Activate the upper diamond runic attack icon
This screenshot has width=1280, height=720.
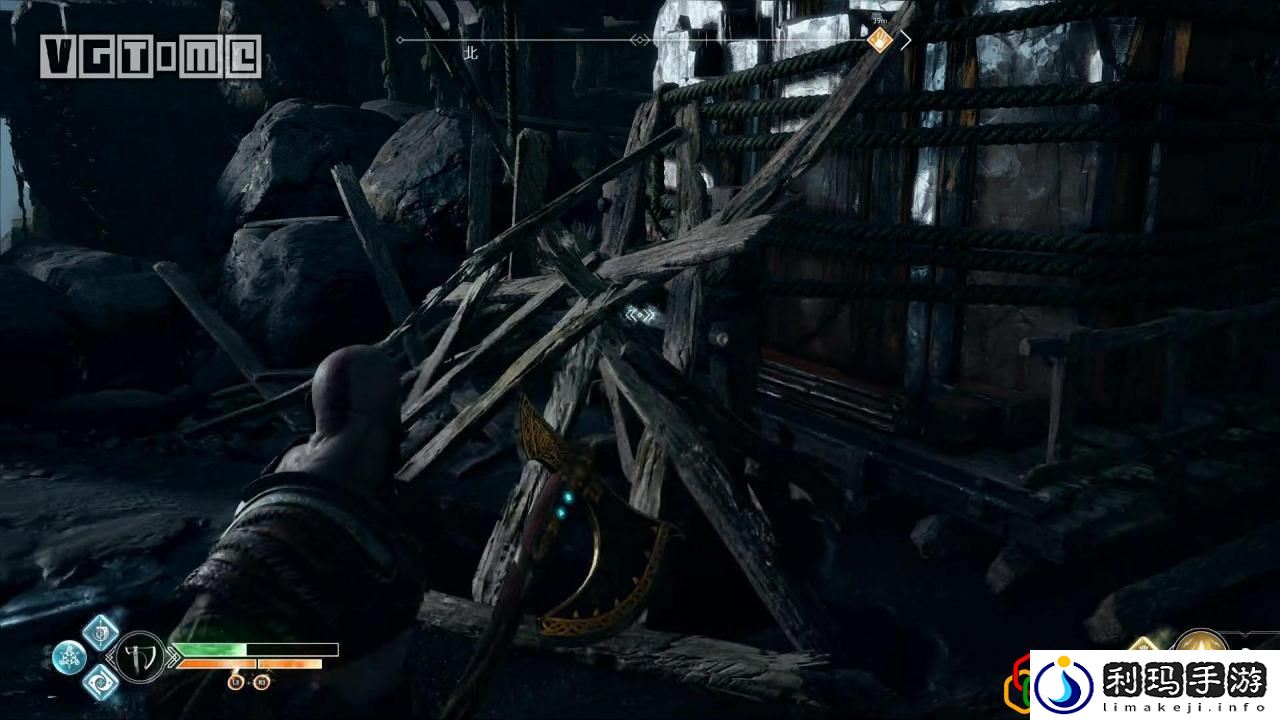click(101, 631)
